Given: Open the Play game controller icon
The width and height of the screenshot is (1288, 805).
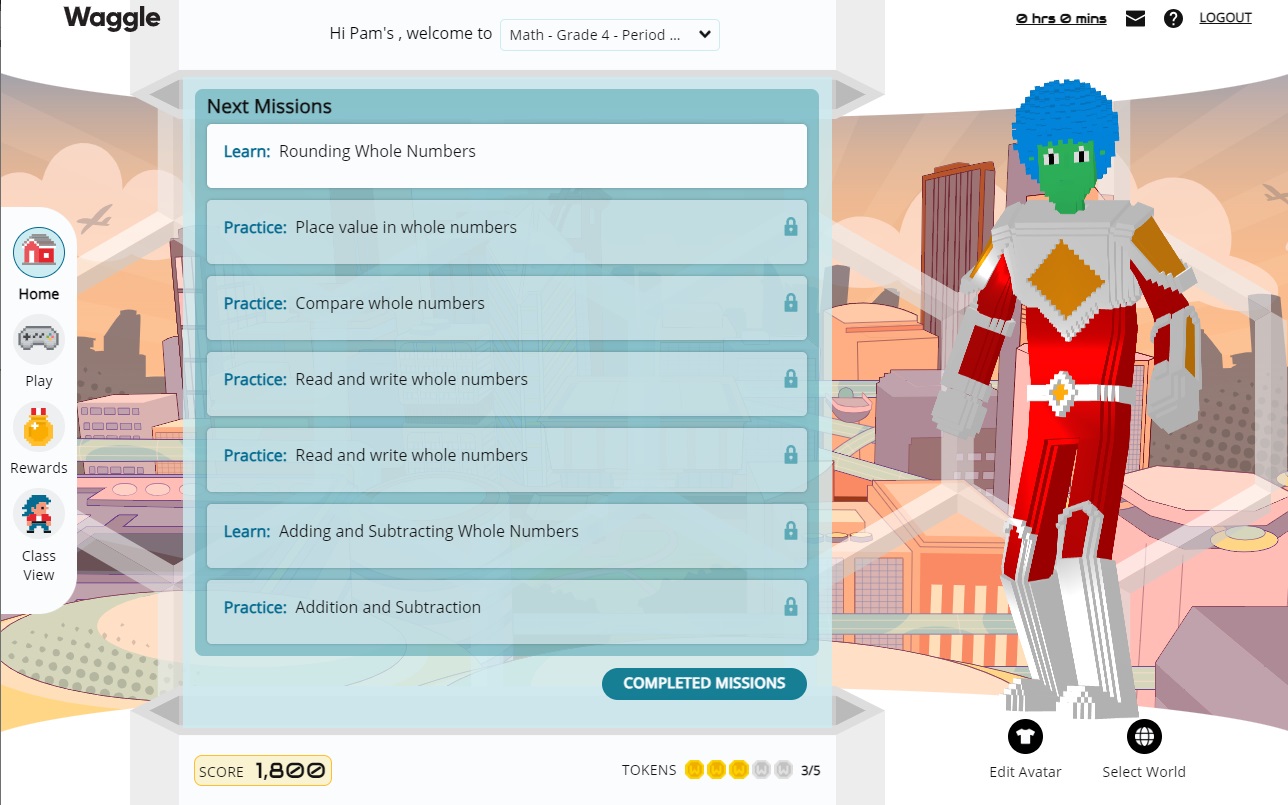Looking at the screenshot, I should click(x=38, y=339).
